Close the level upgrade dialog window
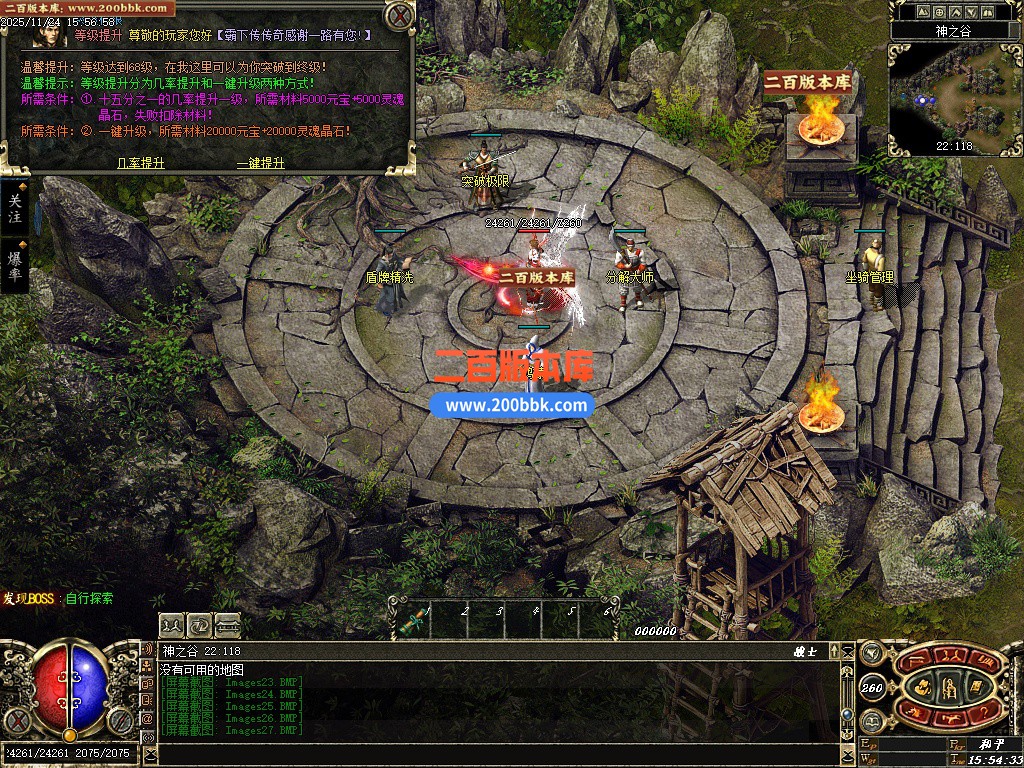 [x=399, y=16]
